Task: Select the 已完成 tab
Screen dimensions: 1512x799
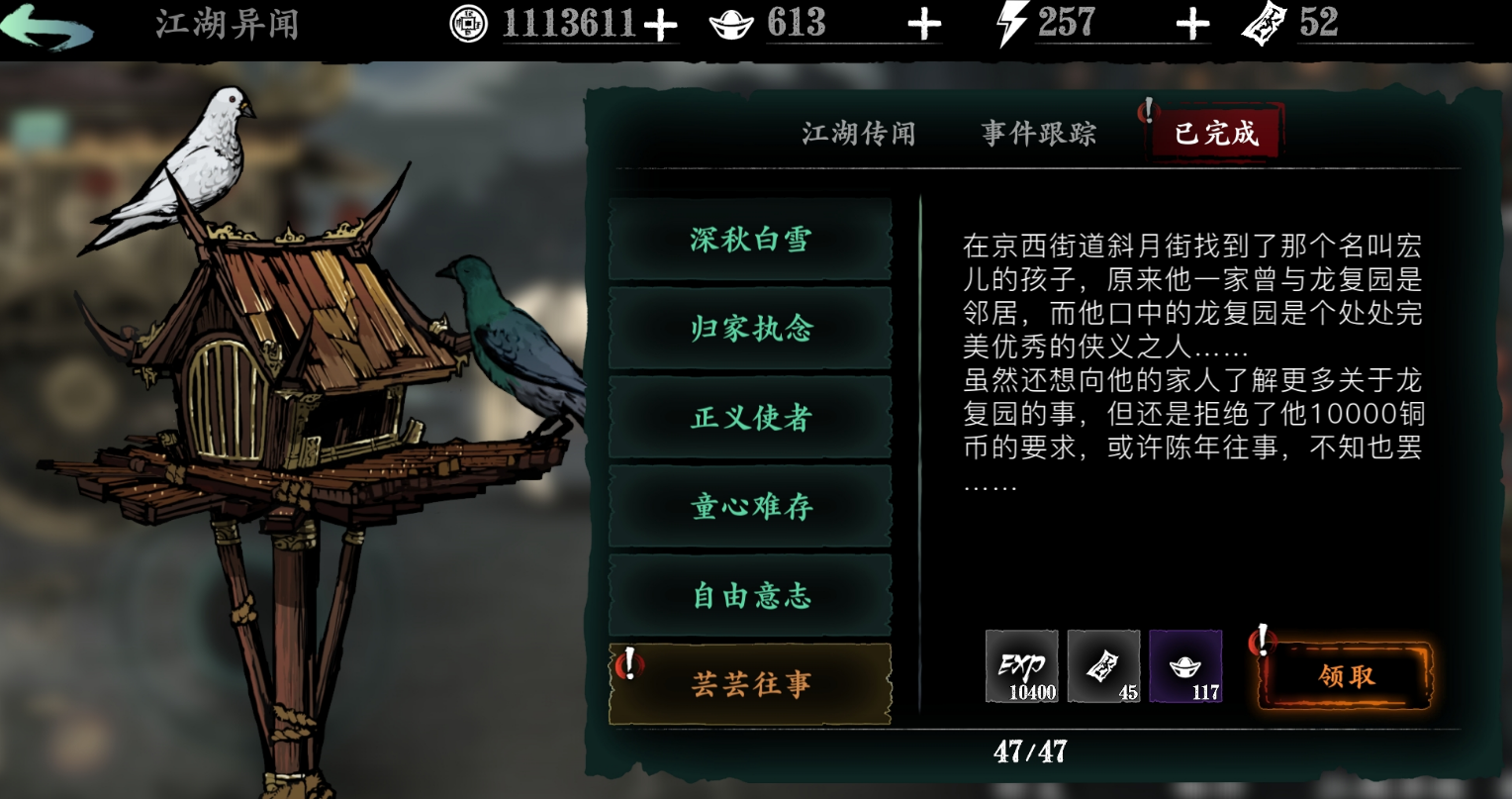Action: point(1216,133)
